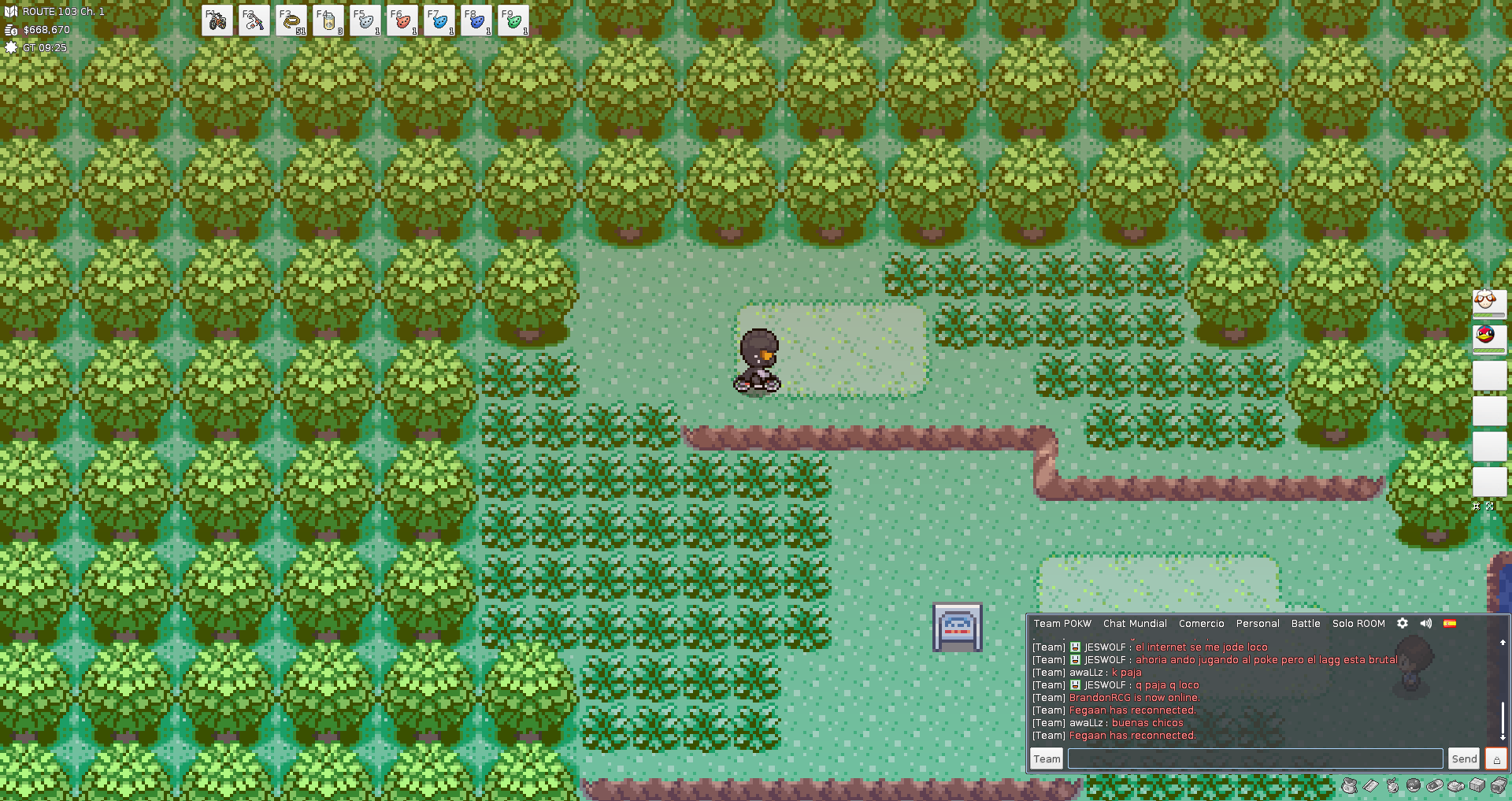Play the green ocarina in slot F9
This screenshot has width=1512, height=801.
pos(513,20)
